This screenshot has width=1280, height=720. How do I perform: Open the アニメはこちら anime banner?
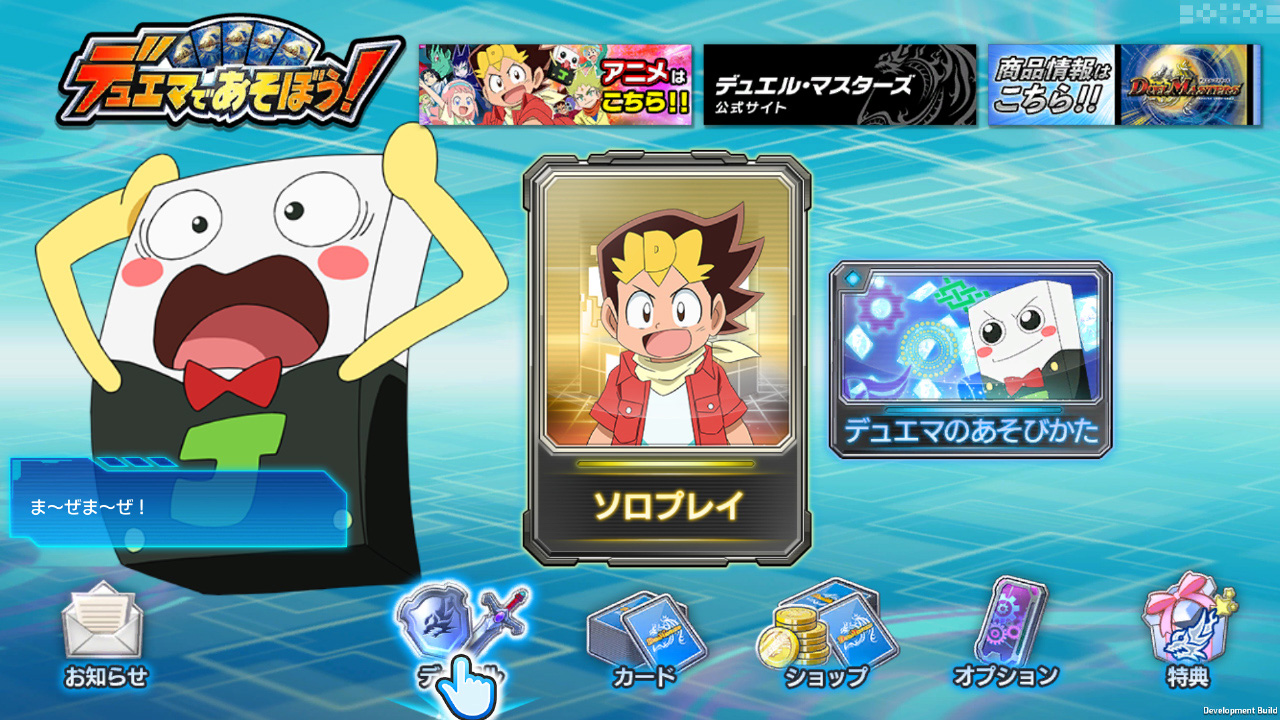(555, 86)
